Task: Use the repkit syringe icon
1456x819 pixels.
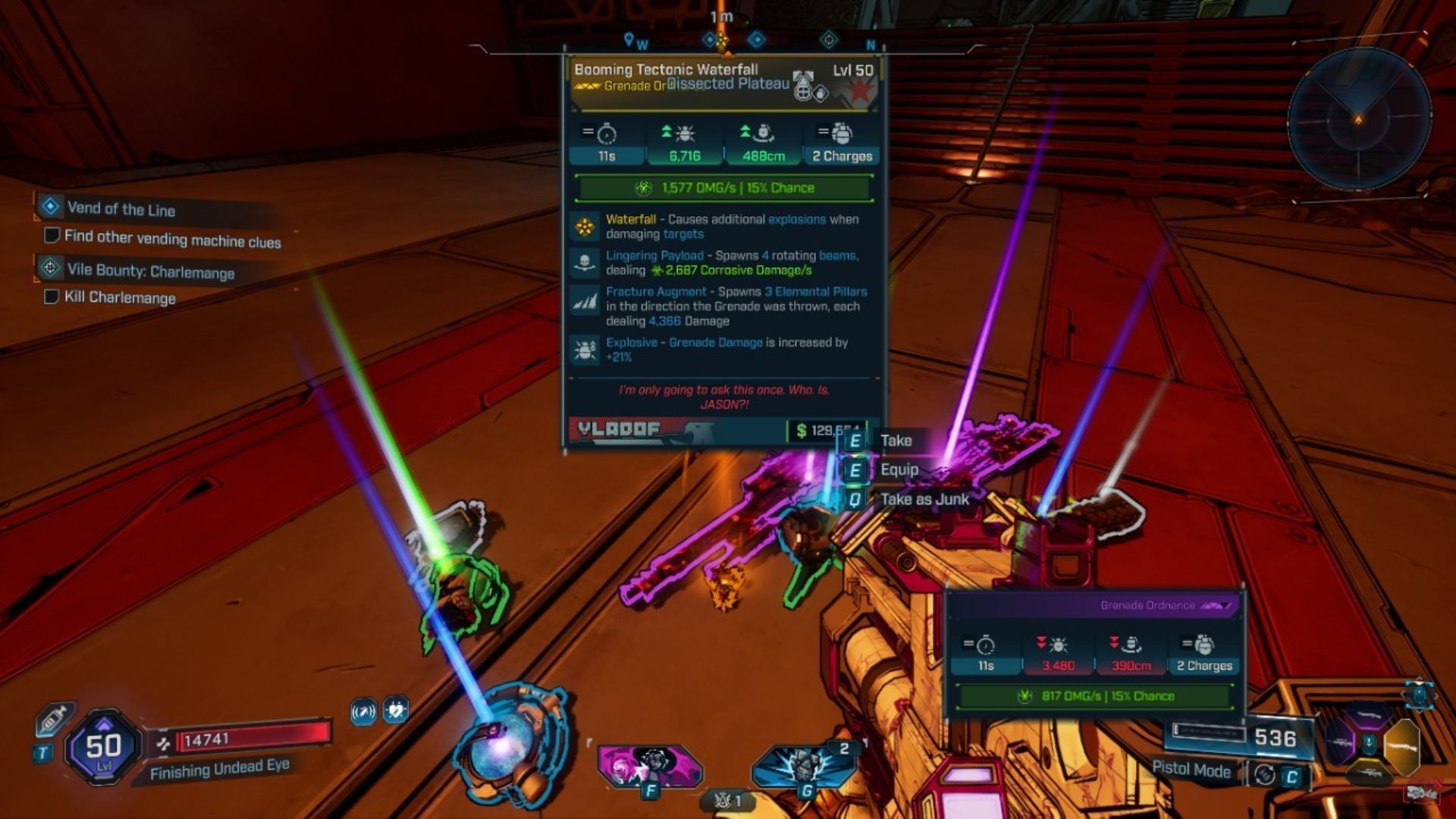Action: pyautogui.click(x=53, y=718)
